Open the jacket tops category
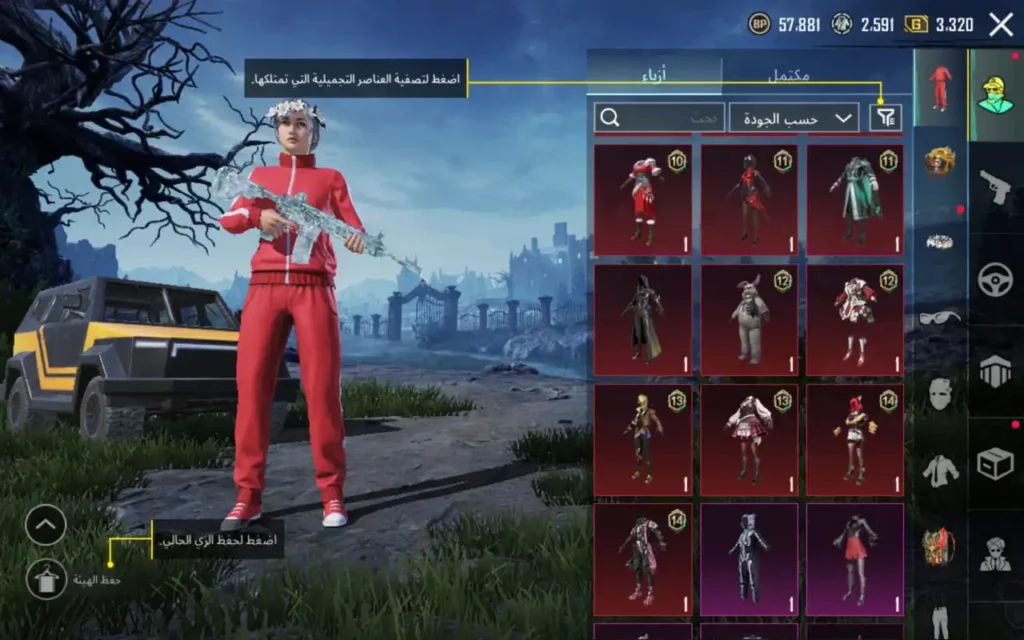 pos(940,470)
